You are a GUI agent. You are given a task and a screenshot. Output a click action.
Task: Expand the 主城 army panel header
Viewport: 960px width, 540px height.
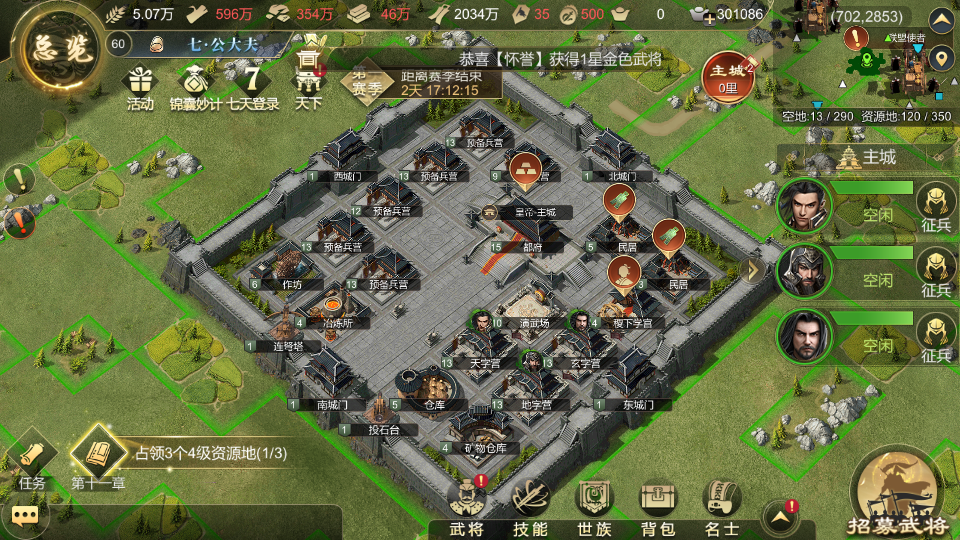(866, 157)
